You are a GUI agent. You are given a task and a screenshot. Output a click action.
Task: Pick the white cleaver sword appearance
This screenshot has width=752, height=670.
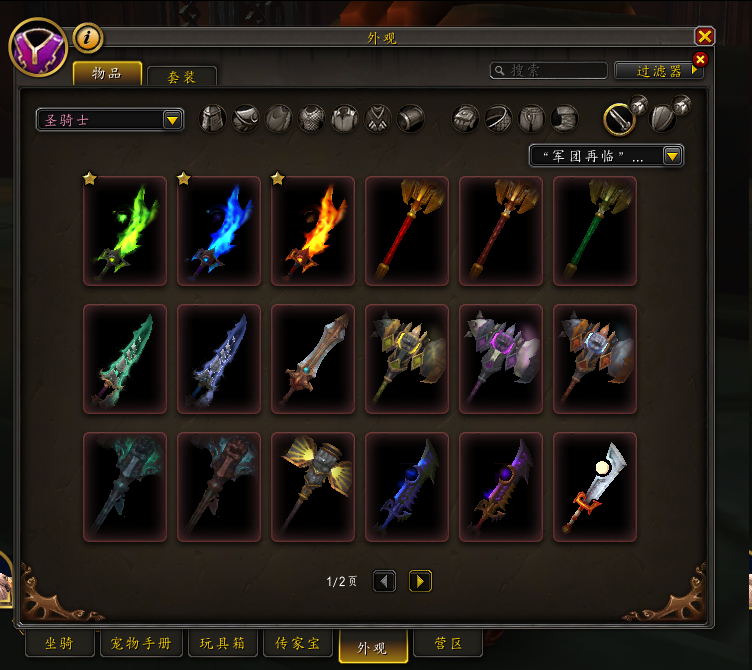595,487
